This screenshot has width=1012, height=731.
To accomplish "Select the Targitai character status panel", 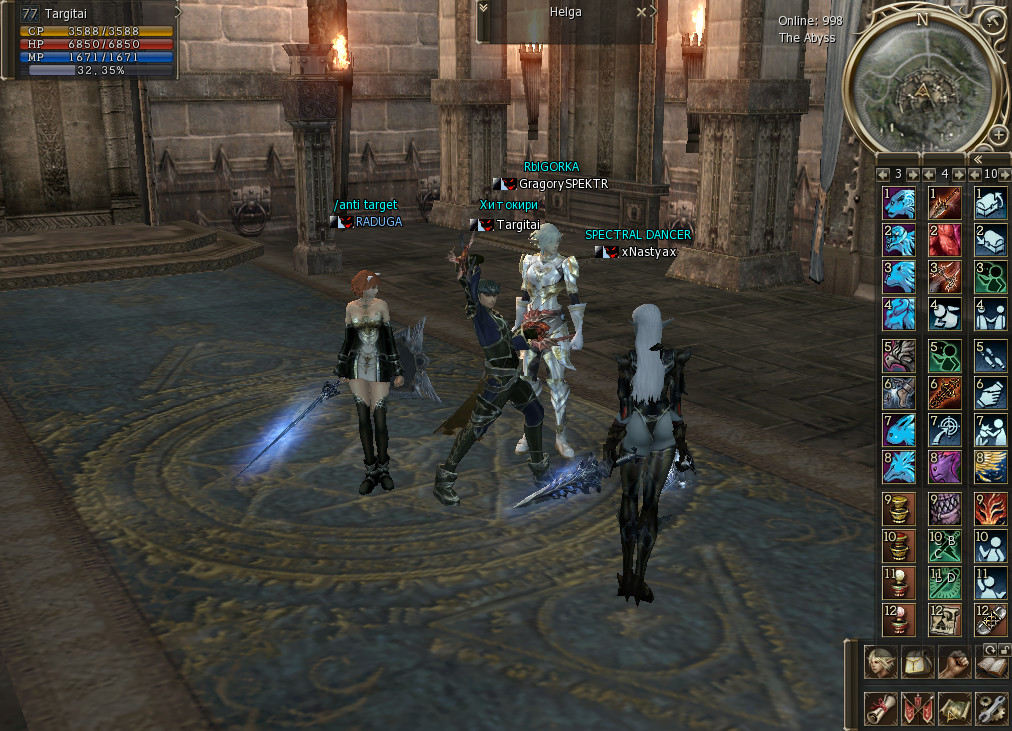I will point(97,40).
